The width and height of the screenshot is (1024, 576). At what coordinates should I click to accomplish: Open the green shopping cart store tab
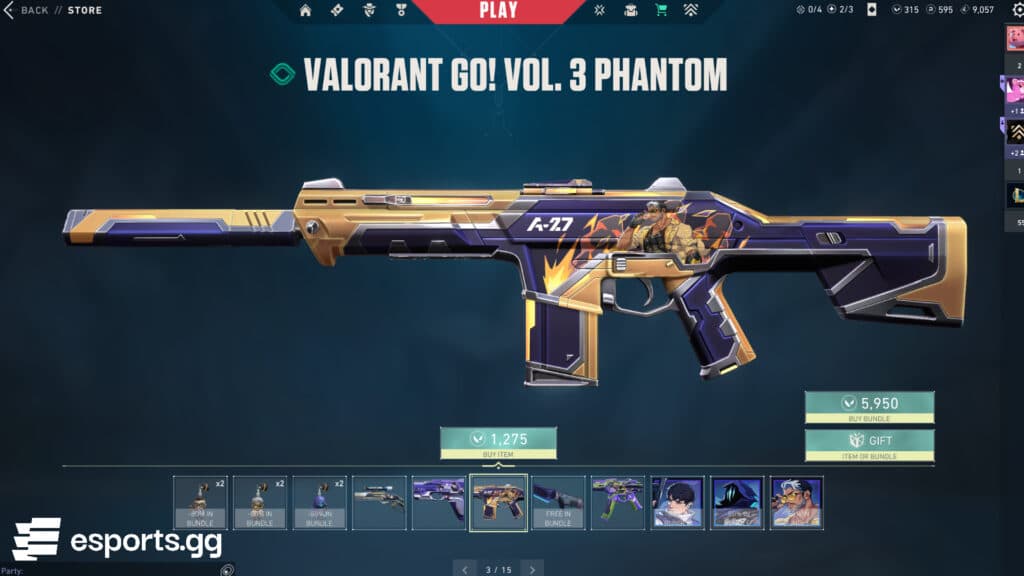[x=661, y=11]
